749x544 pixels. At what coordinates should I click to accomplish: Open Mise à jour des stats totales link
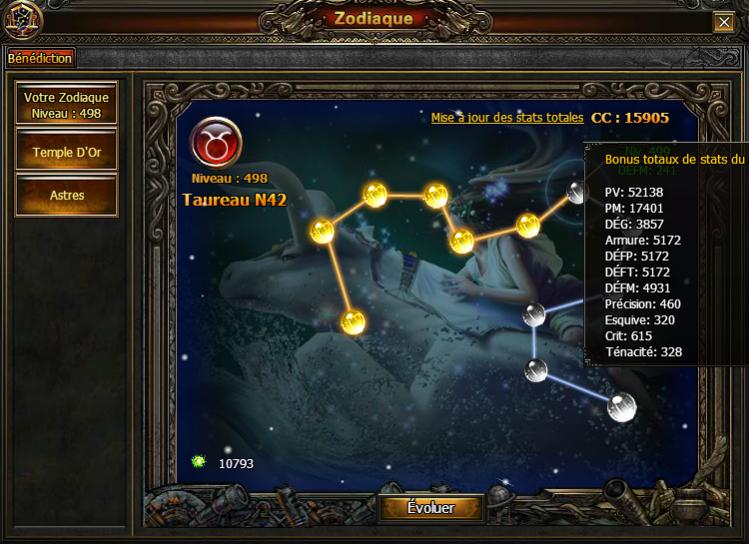(x=507, y=118)
